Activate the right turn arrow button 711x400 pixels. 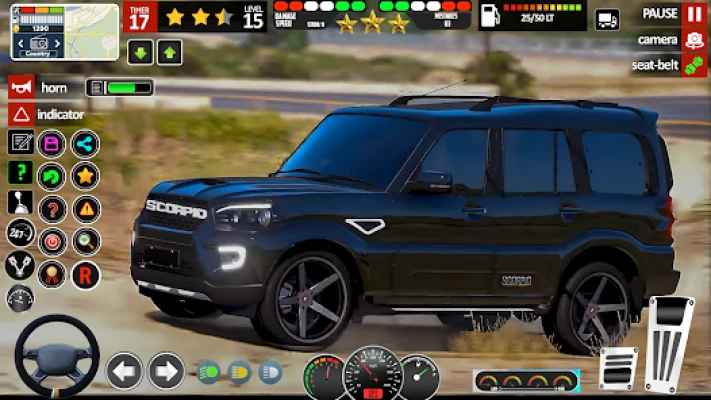pyautogui.click(x=166, y=371)
